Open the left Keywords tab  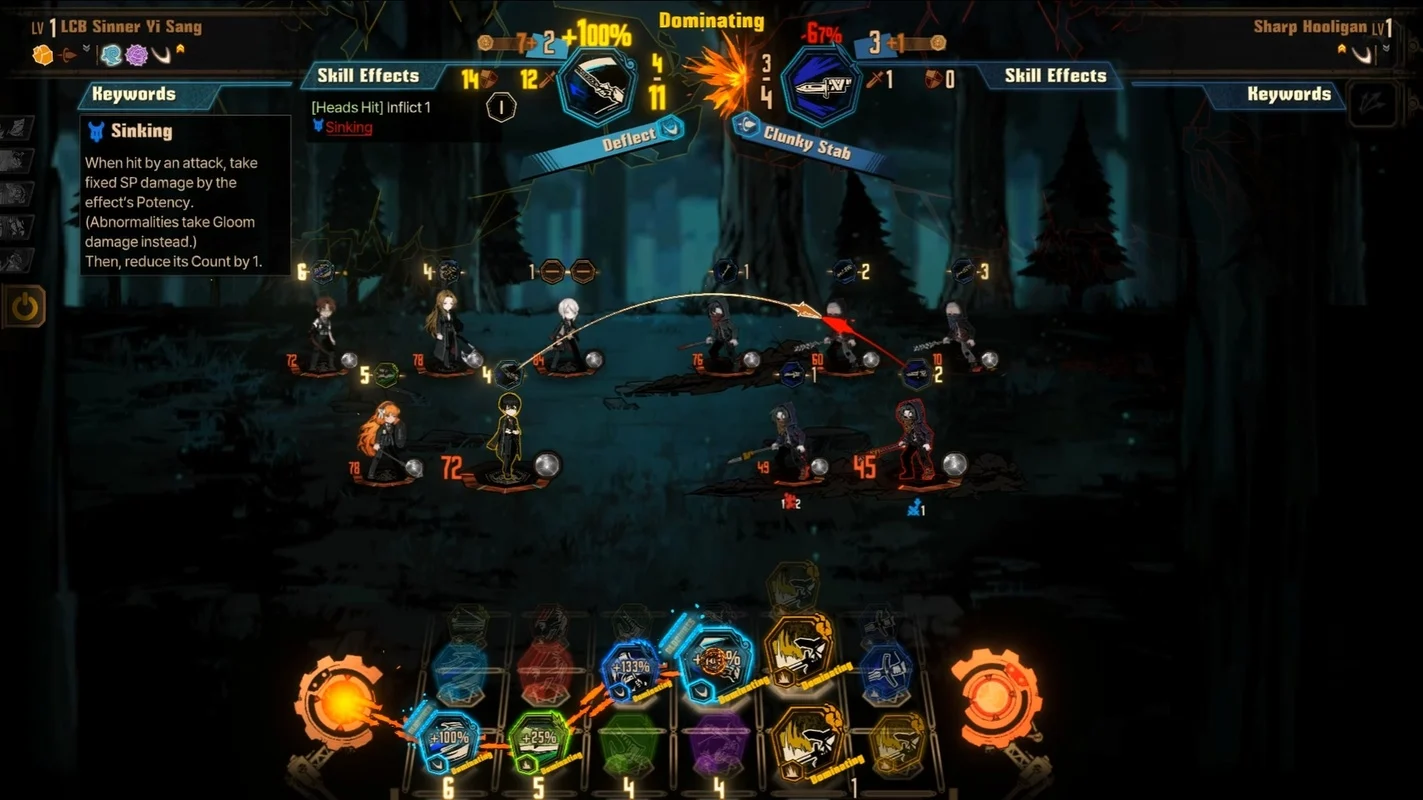(x=134, y=94)
